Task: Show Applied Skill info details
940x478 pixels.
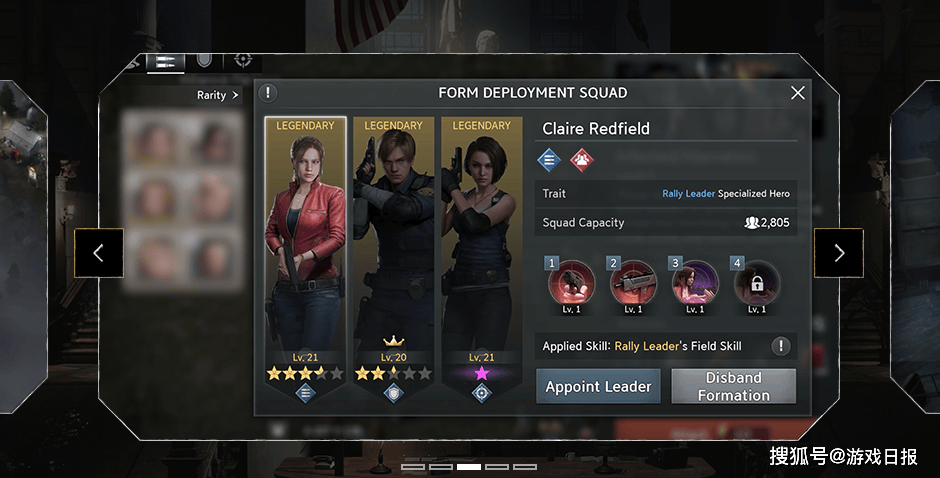Action: (x=781, y=346)
